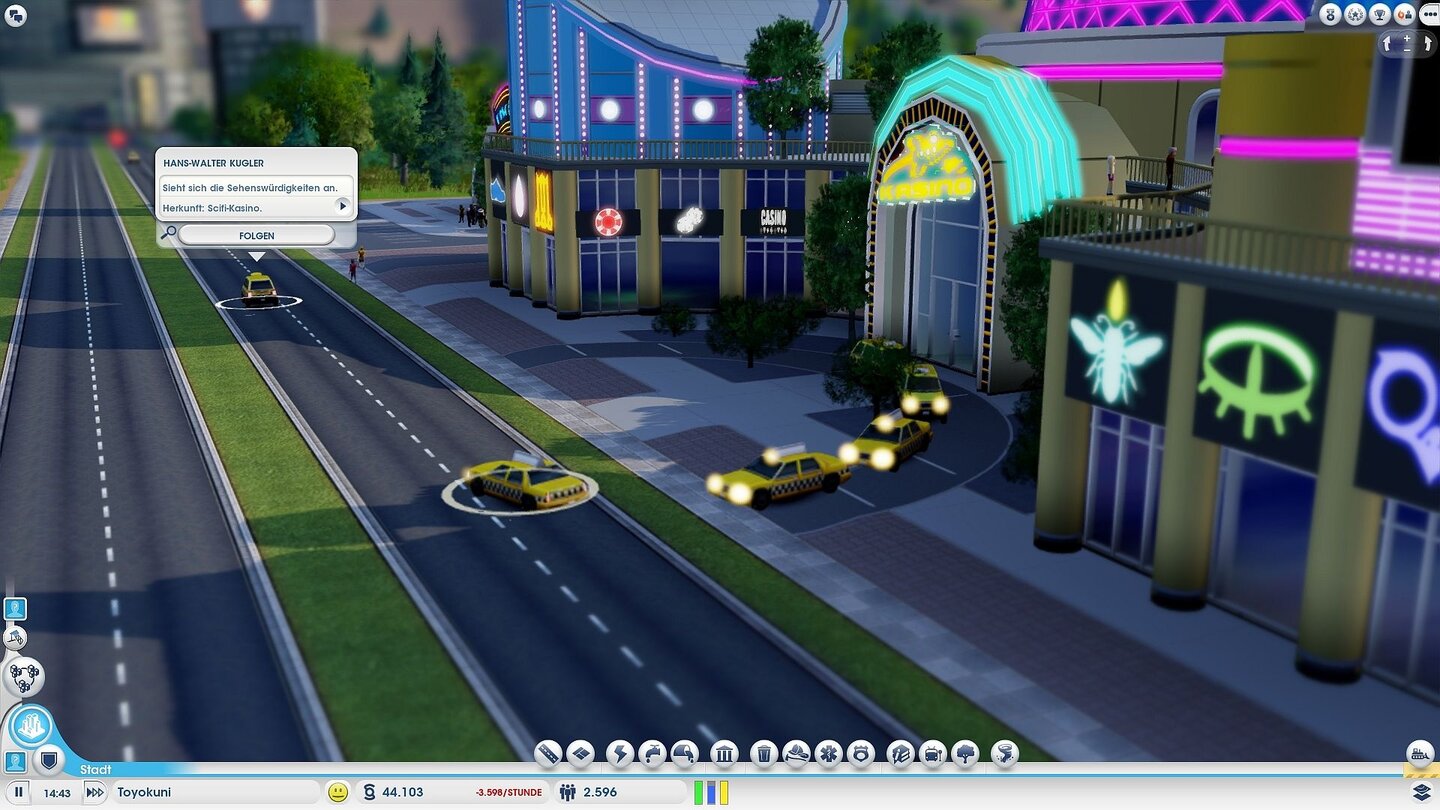The width and height of the screenshot is (1440, 810).
Task: Open the challenges trophy panel
Action: point(1380,14)
